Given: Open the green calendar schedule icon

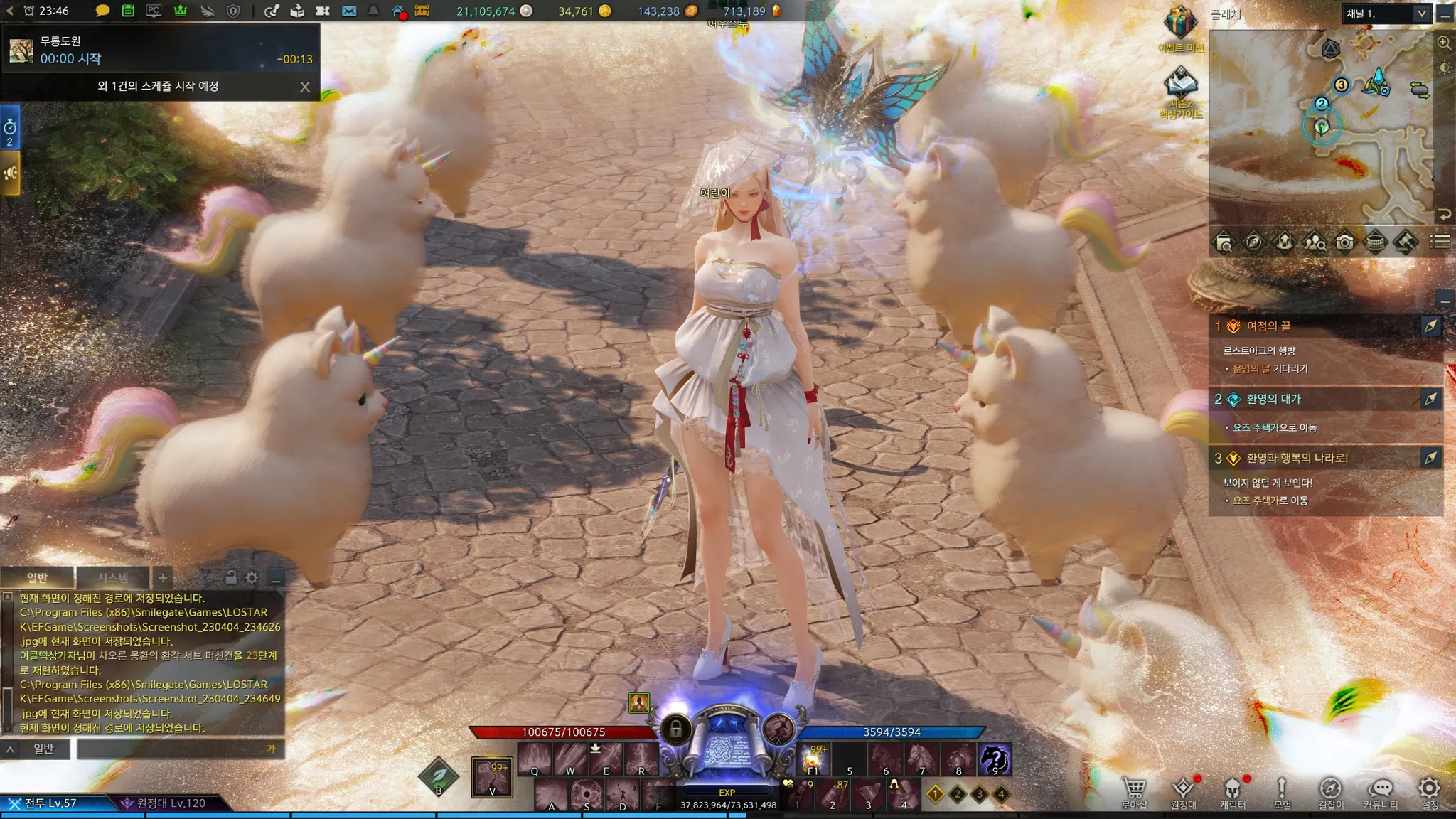Looking at the screenshot, I should pyautogui.click(x=128, y=11).
